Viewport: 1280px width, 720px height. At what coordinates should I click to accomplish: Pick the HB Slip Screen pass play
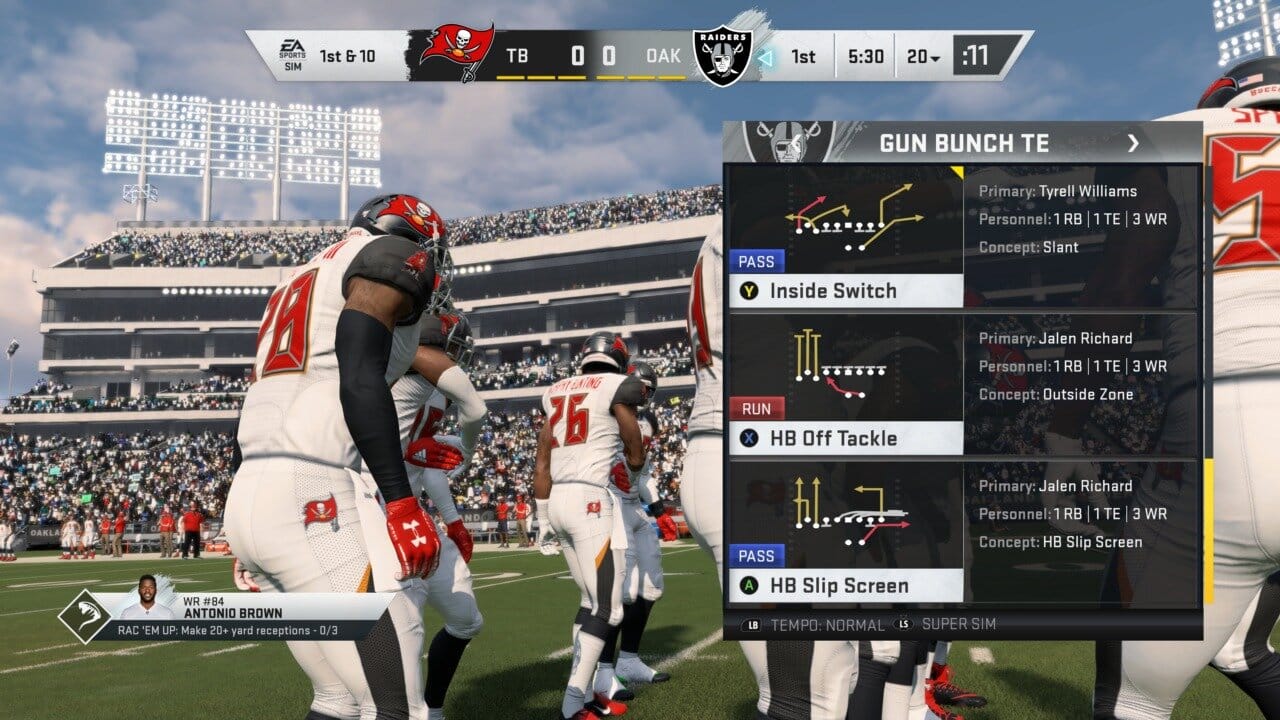(845, 585)
